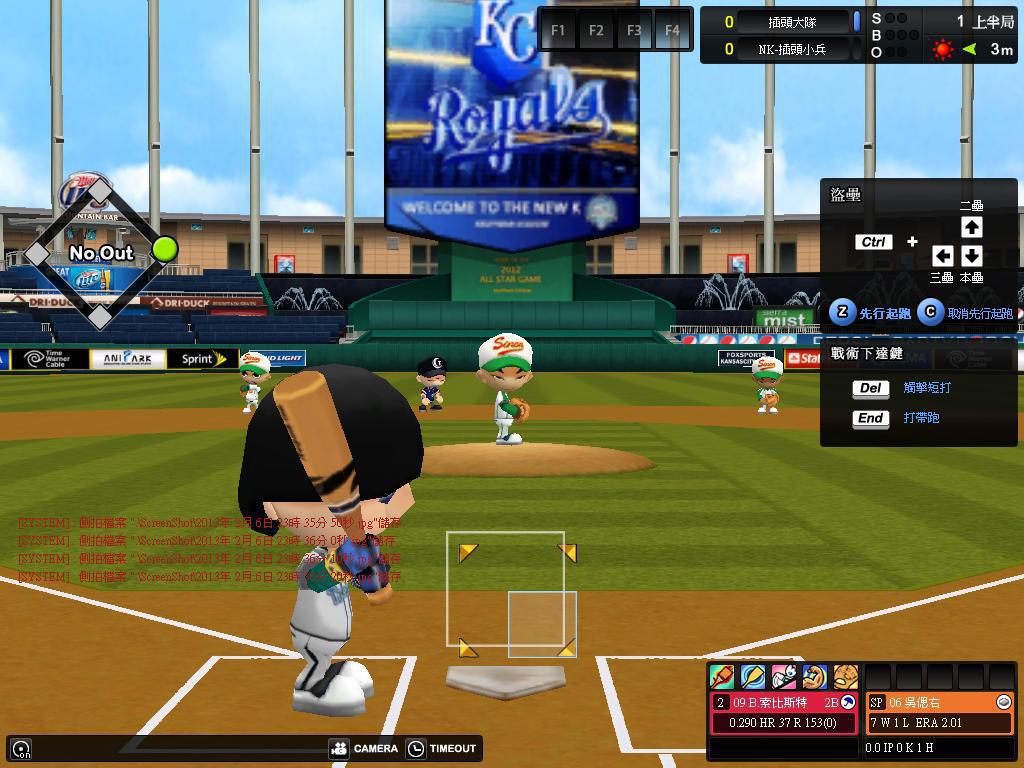Choose the 打帶跑 hit-and-run tactic
The image size is (1024, 768).
coord(920,418)
